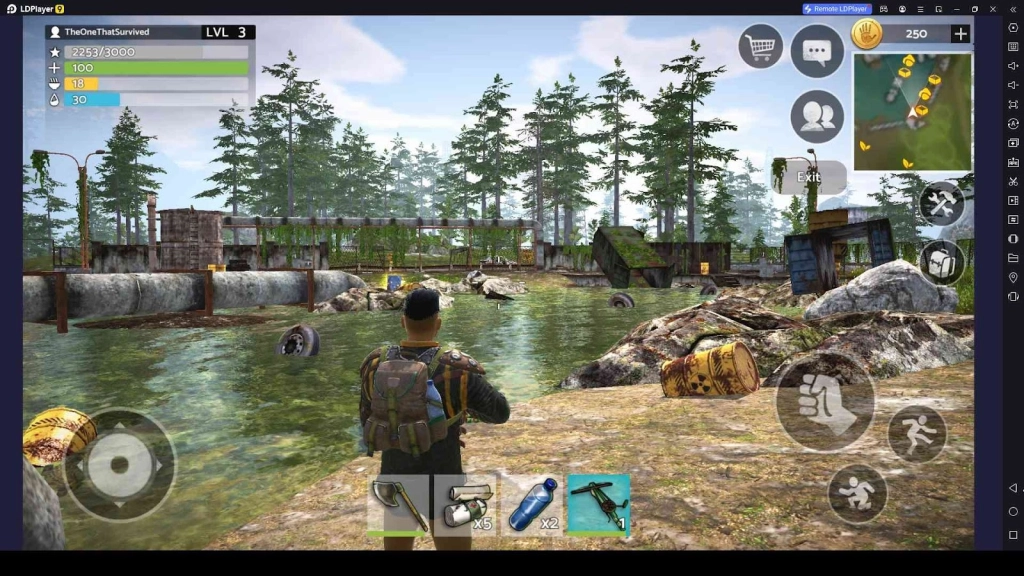
Task: Open the friends list icon
Action: point(817,117)
